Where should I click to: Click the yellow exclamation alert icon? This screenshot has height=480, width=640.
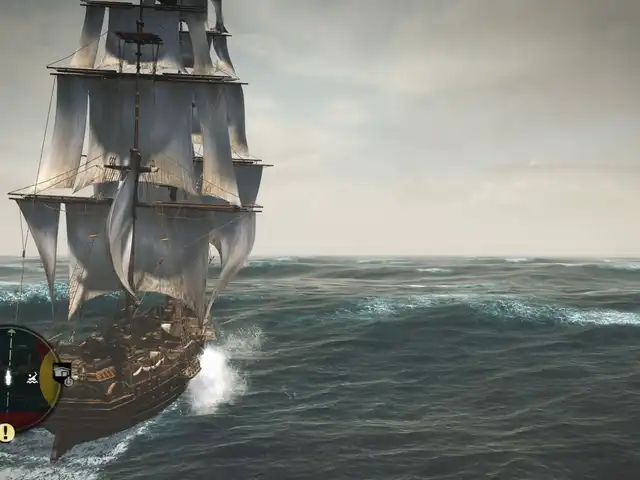[7, 432]
